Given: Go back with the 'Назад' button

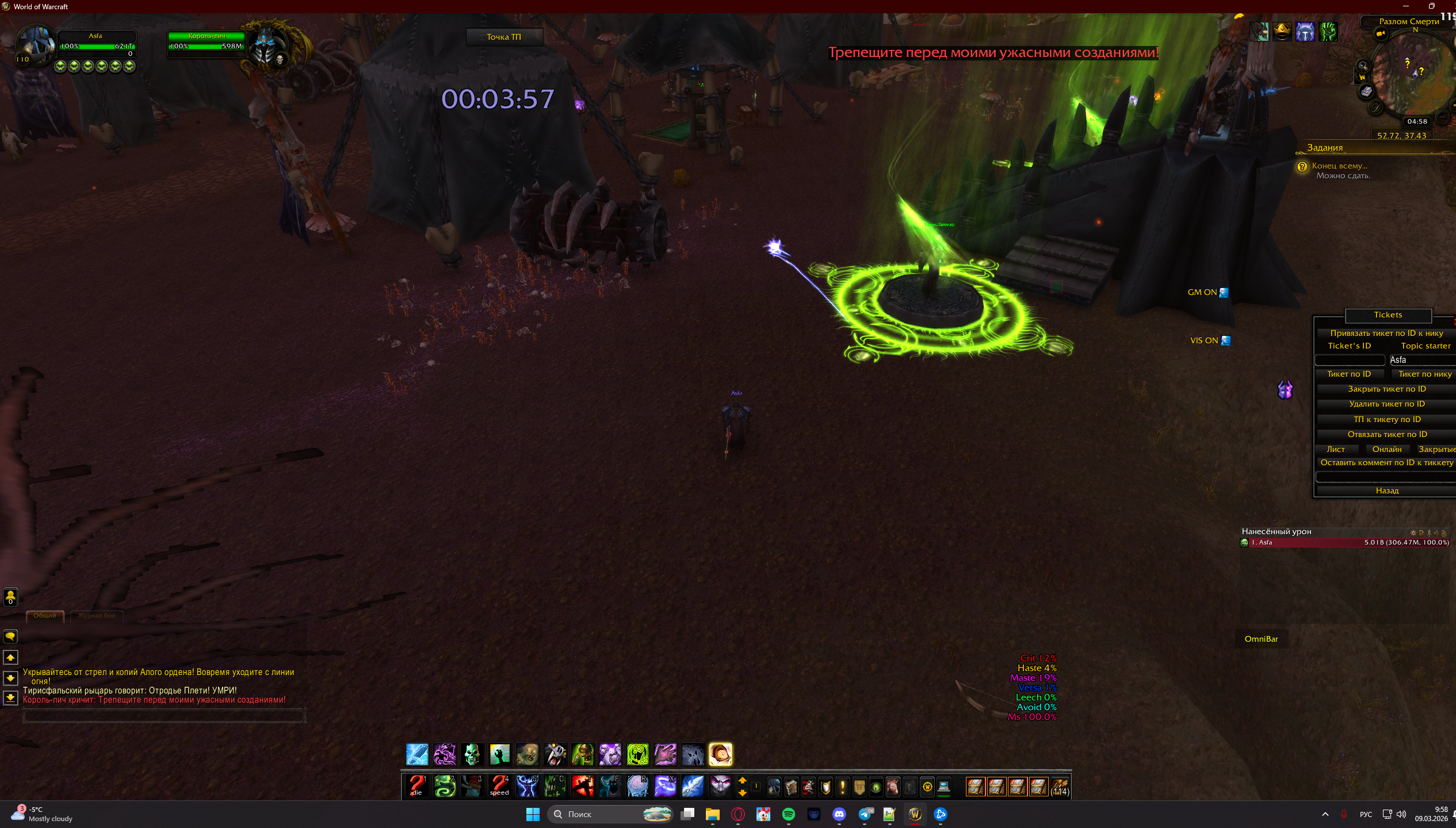Looking at the screenshot, I should click(x=1386, y=491).
